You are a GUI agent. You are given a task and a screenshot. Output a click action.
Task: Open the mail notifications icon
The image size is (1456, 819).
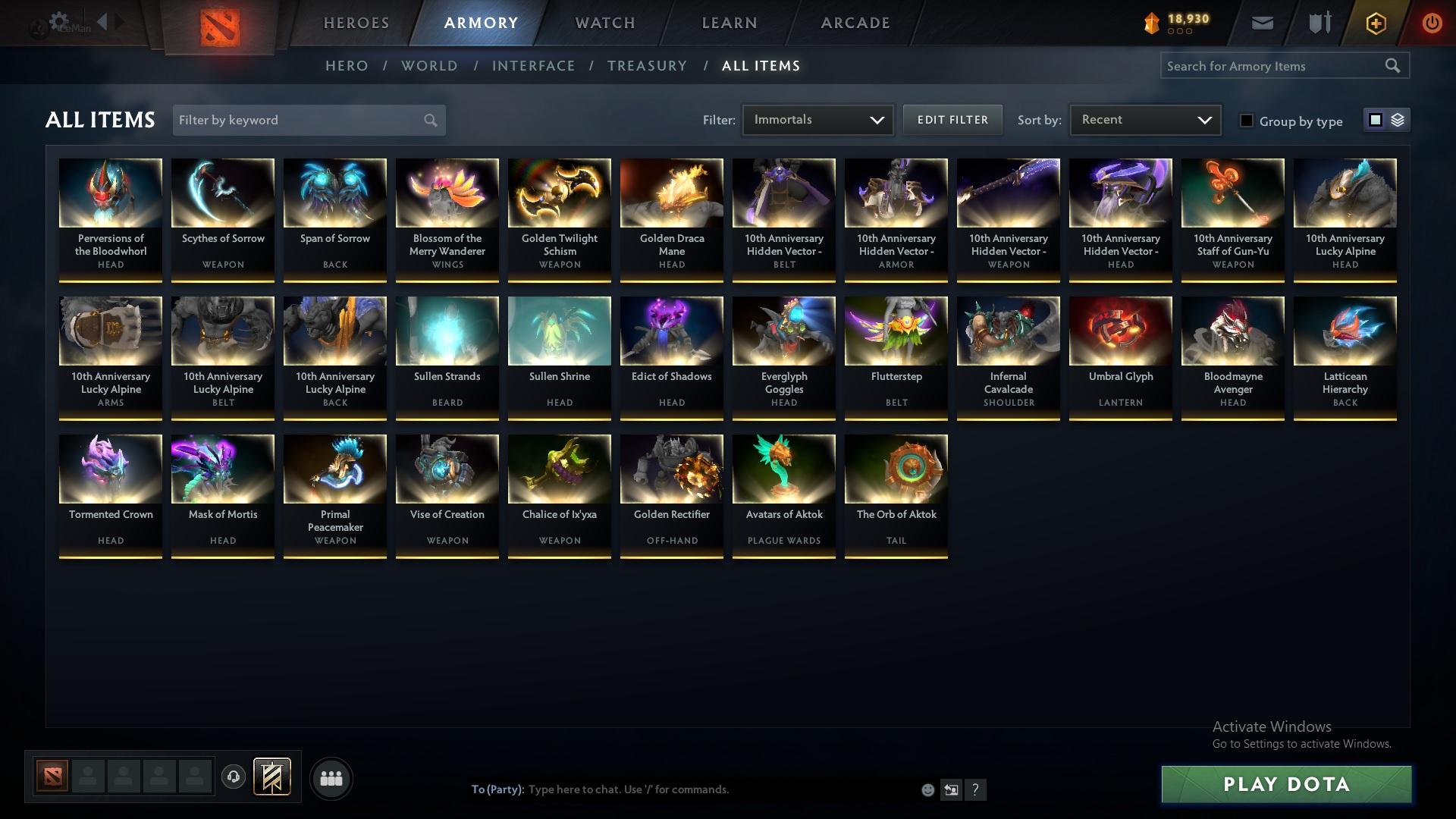click(1261, 23)
